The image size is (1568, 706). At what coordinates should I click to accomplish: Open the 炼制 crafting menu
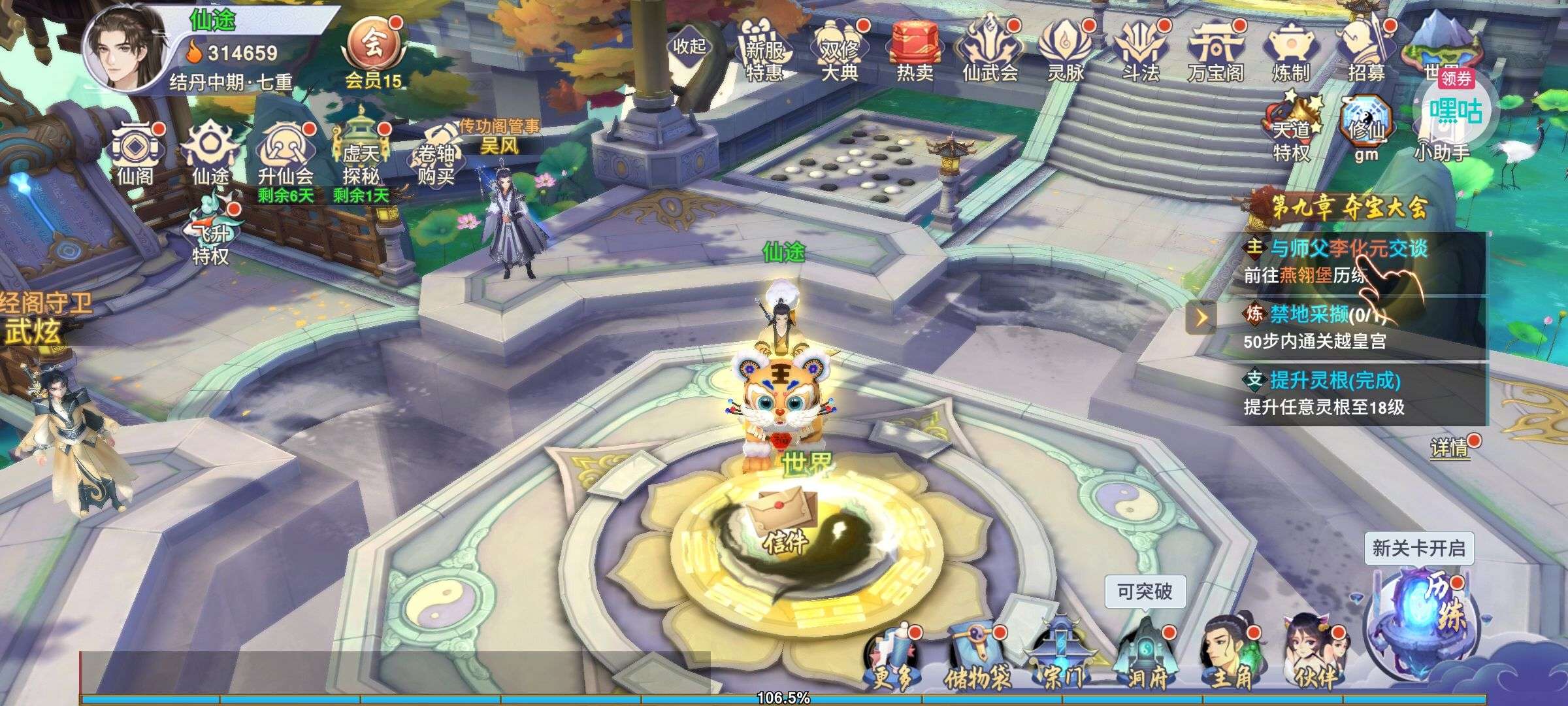point(1290,52)
